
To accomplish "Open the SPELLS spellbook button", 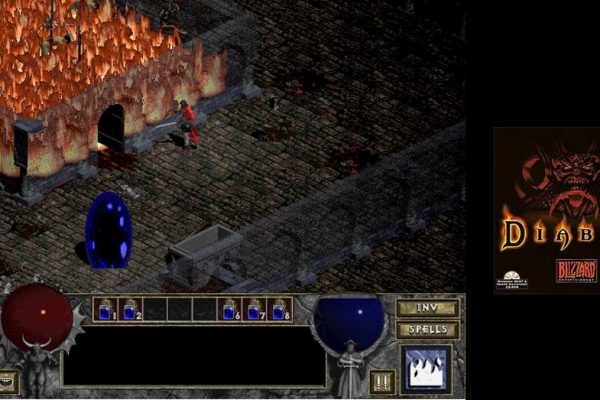I will 427,329.
